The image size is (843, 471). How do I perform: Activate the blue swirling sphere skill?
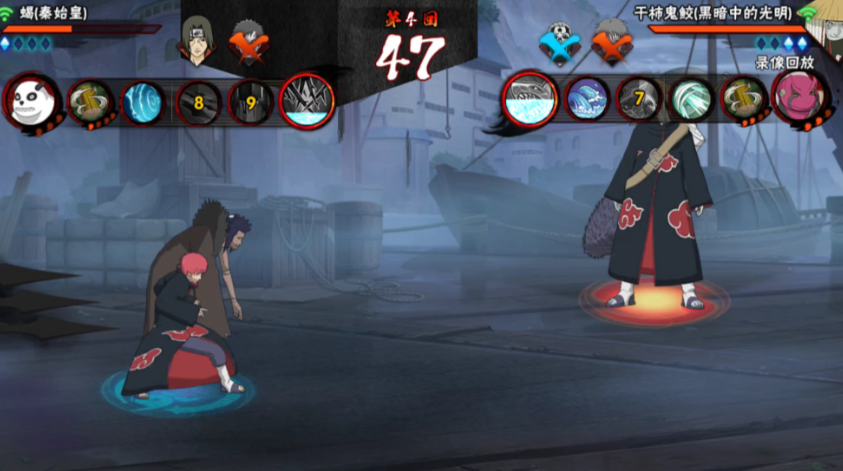pyautogui.click(x=143, y=102)
